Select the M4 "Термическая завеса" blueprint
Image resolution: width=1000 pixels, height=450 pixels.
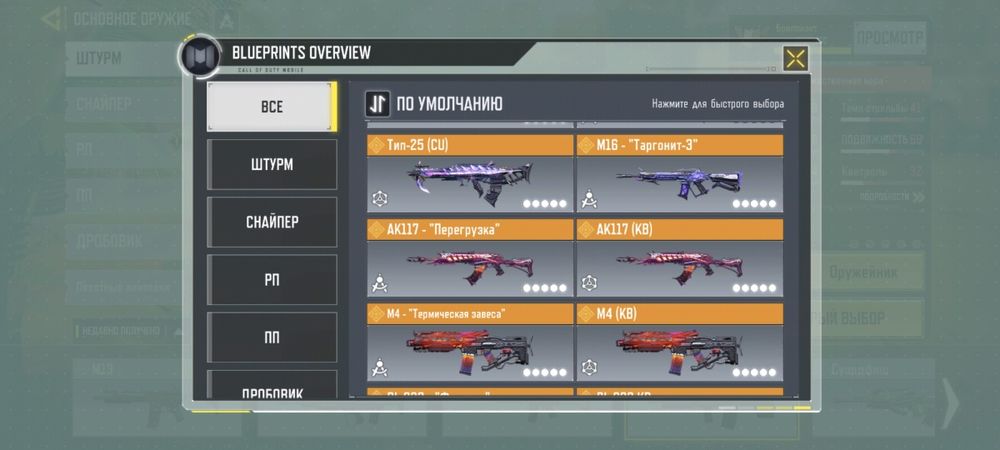pos(470,343)
